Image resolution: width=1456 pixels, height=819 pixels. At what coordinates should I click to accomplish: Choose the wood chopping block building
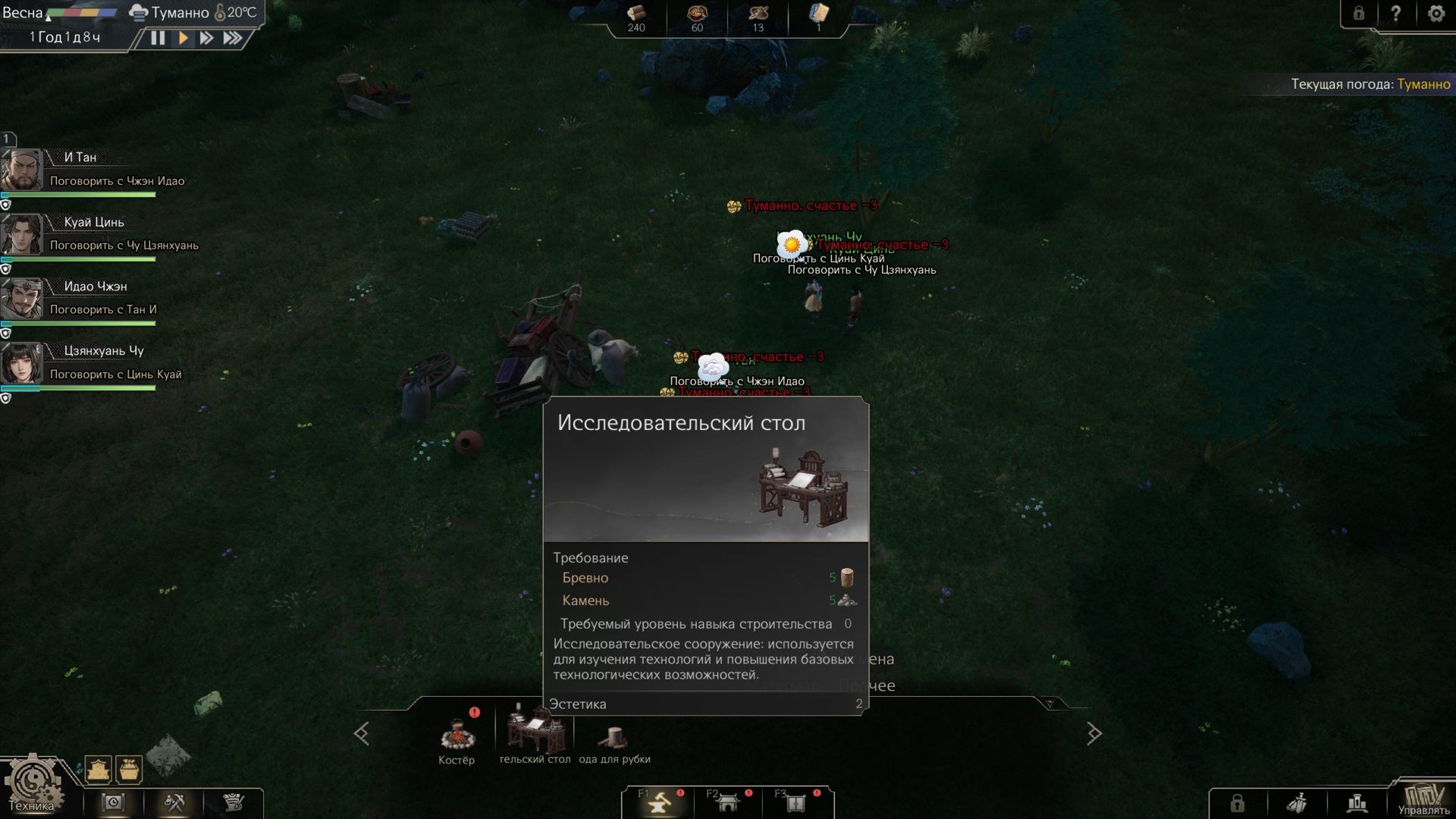613,737
